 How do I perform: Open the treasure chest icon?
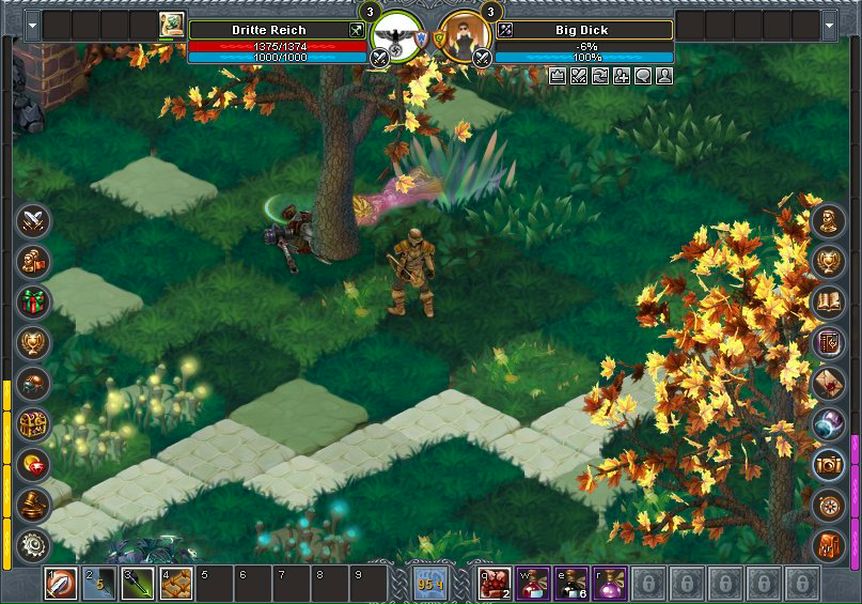click(34, 424)
